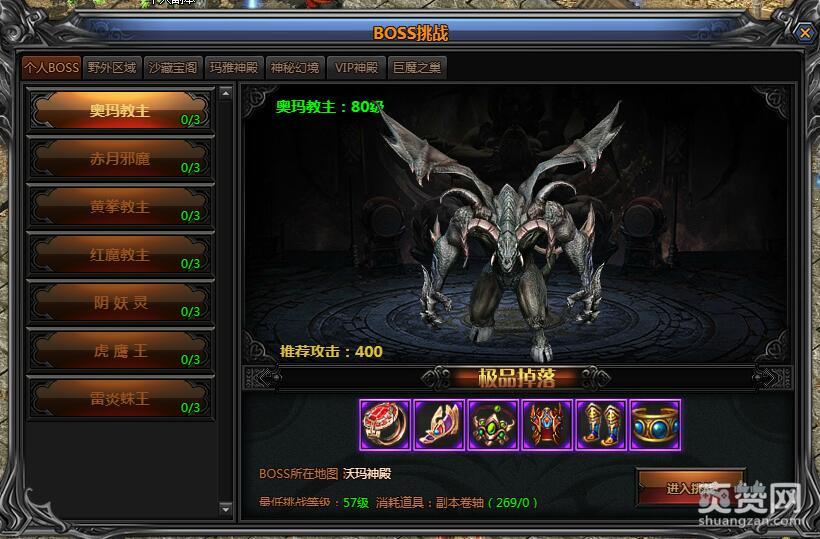
Task: Select the 沙藏宝阁 tab
Action: [x=172, y=68]
